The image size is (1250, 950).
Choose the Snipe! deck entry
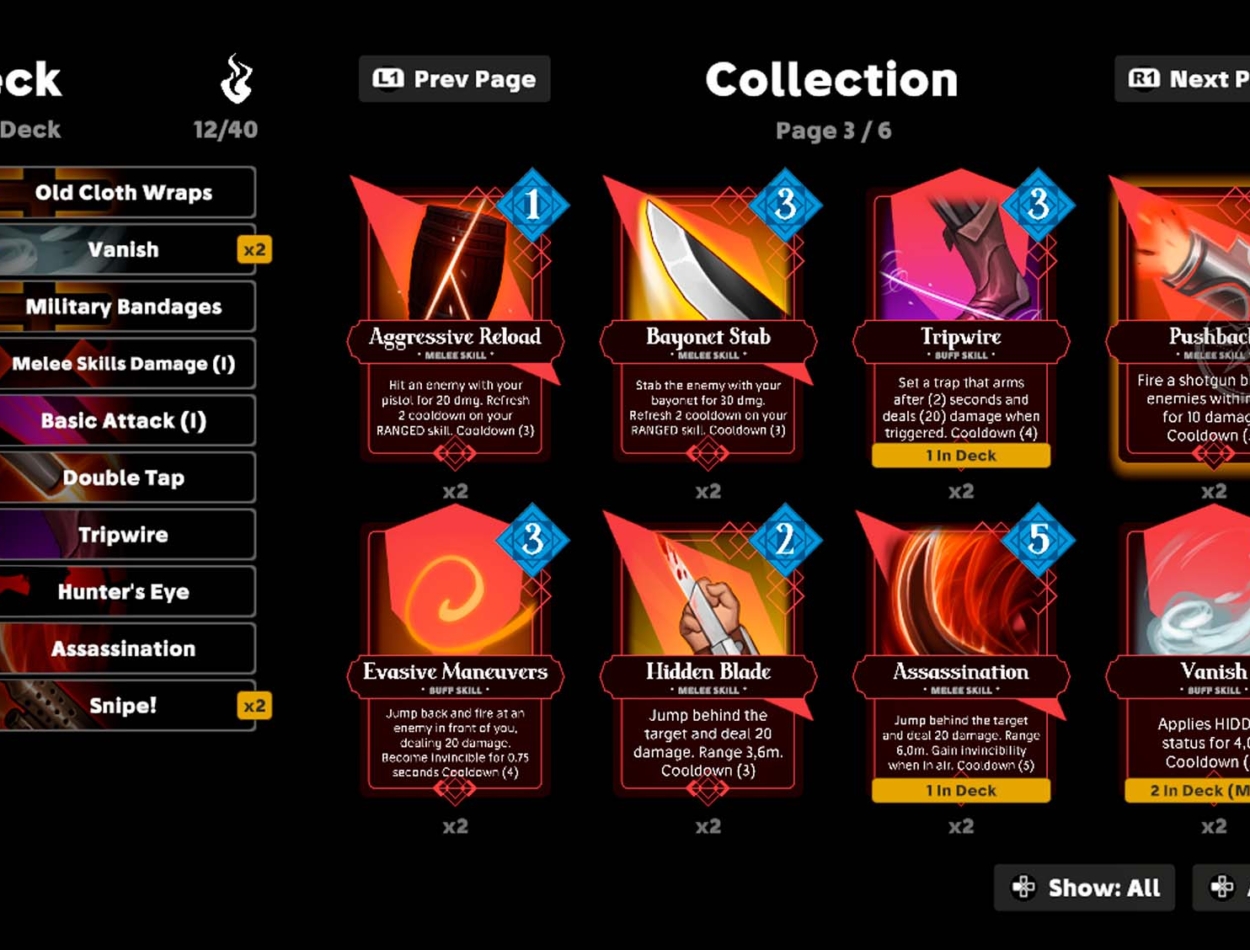pyautogui.click(x=124, y=706)
